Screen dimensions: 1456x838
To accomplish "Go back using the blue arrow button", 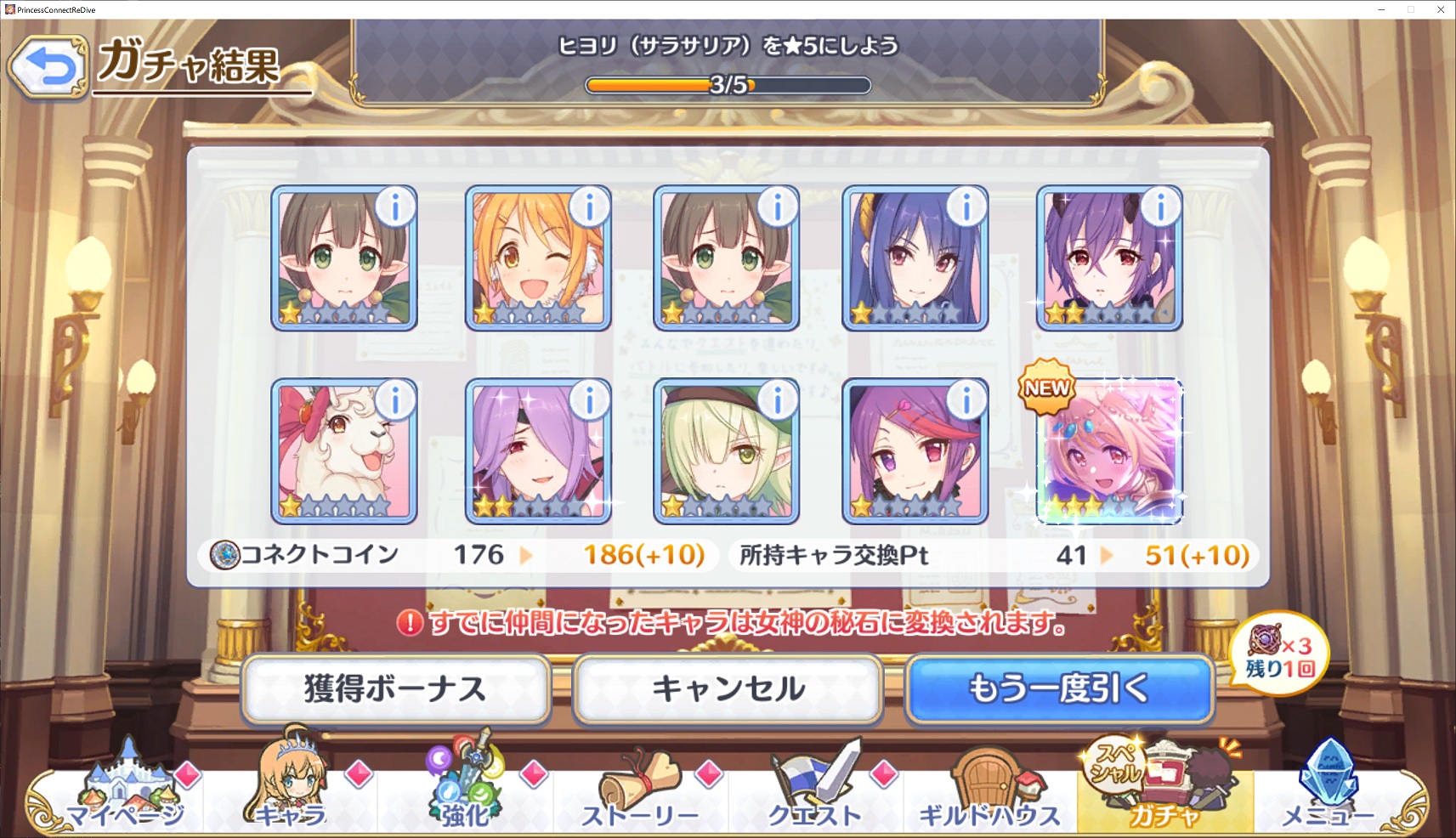I will point(48,67).
